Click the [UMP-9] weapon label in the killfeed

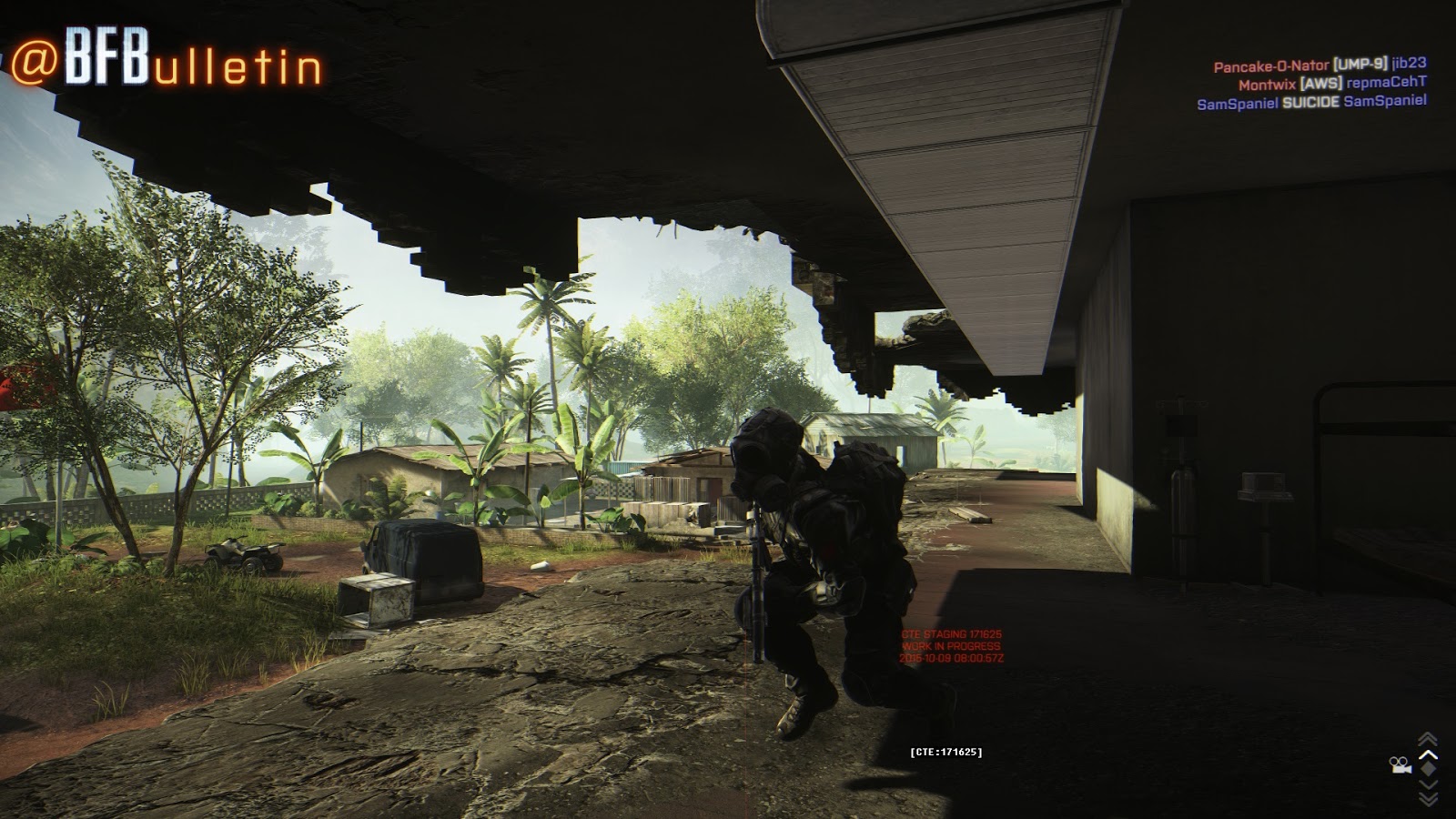pos(1358,66)
